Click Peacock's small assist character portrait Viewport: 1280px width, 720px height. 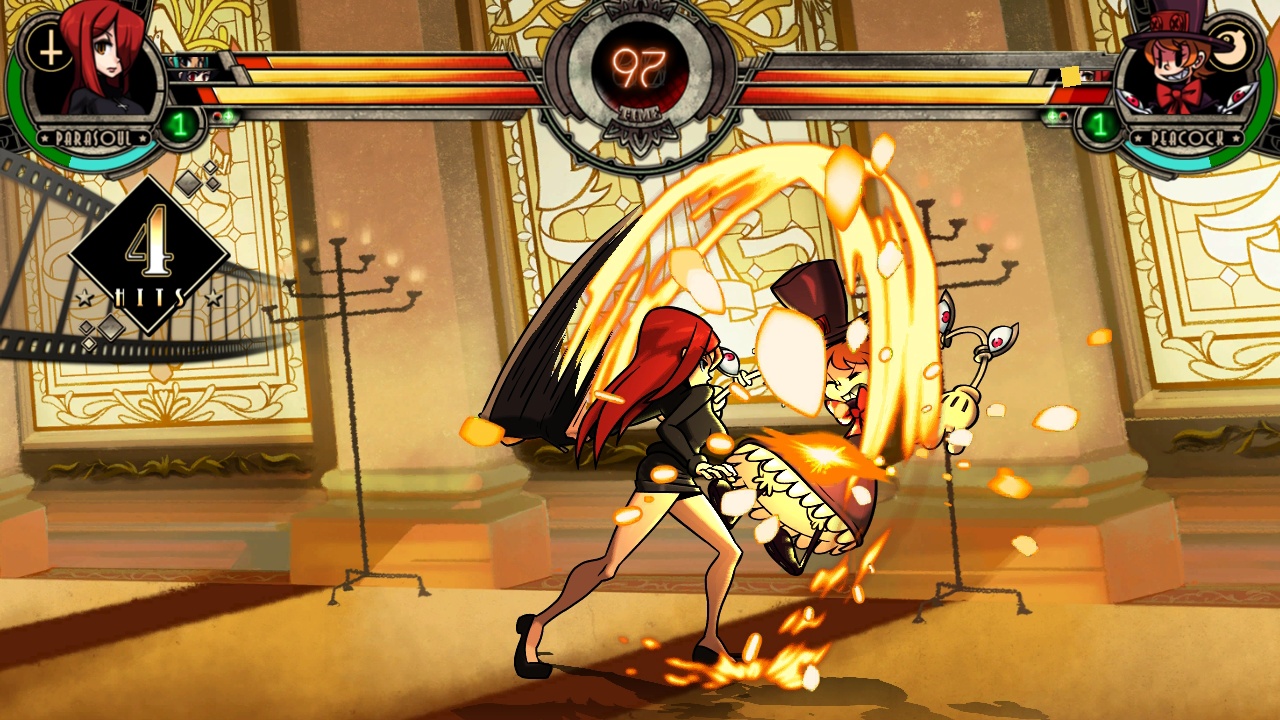pos(1087,77)
